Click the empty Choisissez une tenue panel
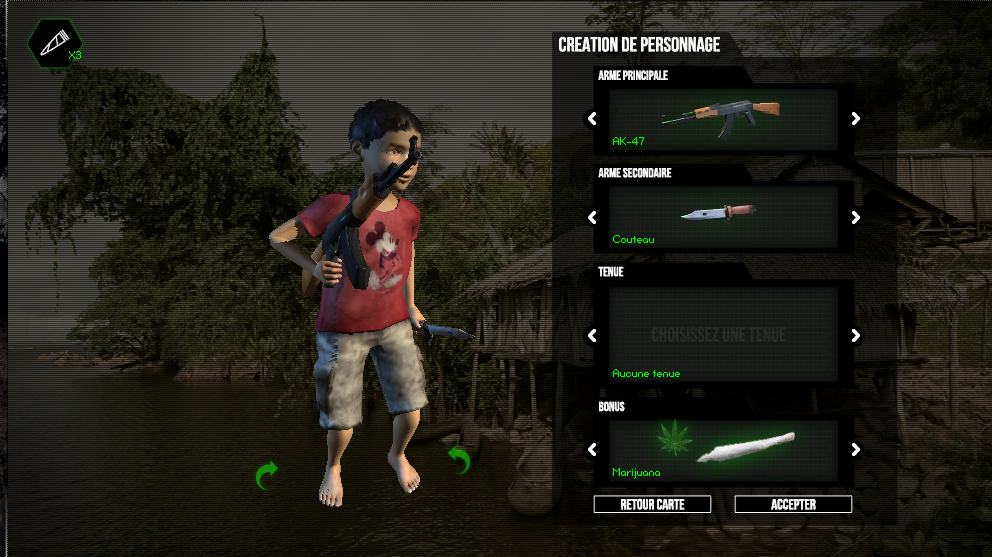Viewport: 992px width, 557px height. point(724,336)
